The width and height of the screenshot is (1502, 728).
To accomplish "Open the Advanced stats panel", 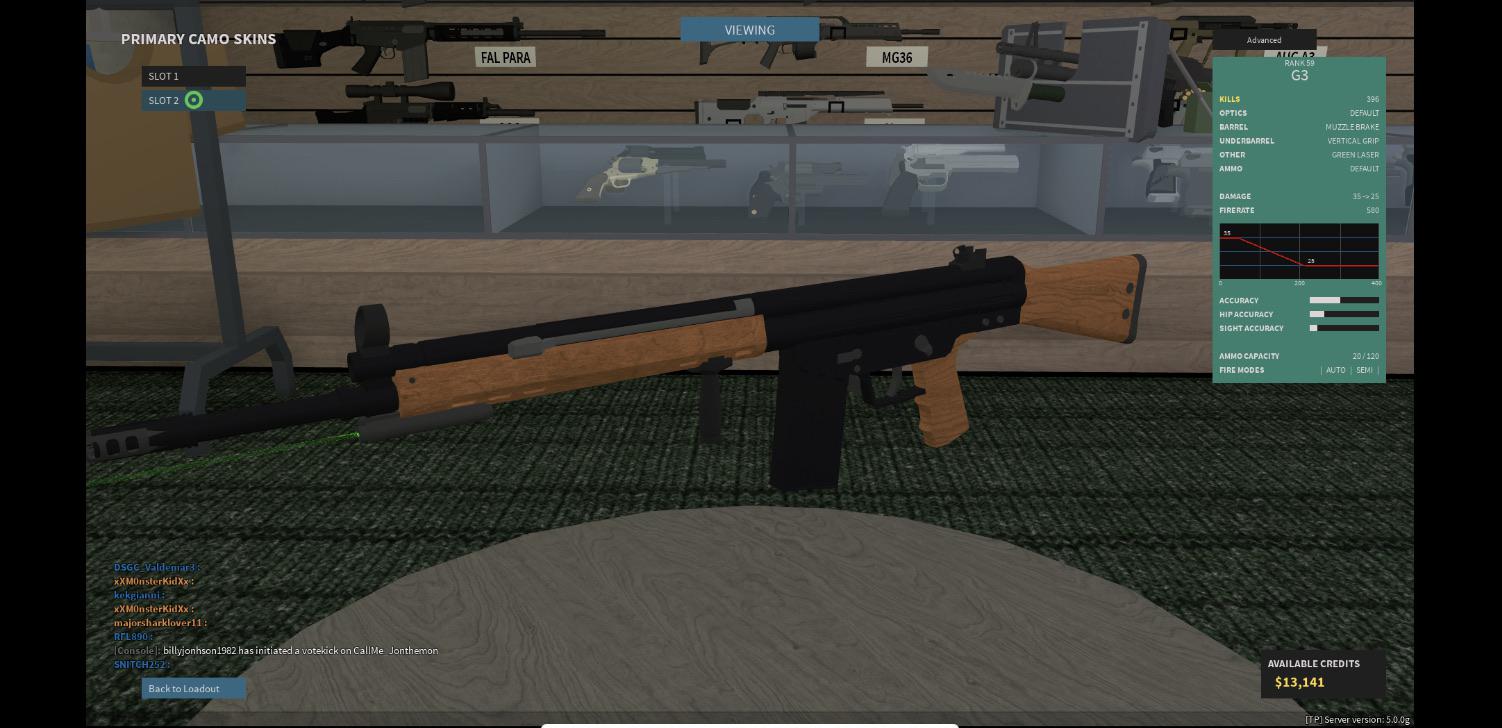I will tap(1264, 40).
